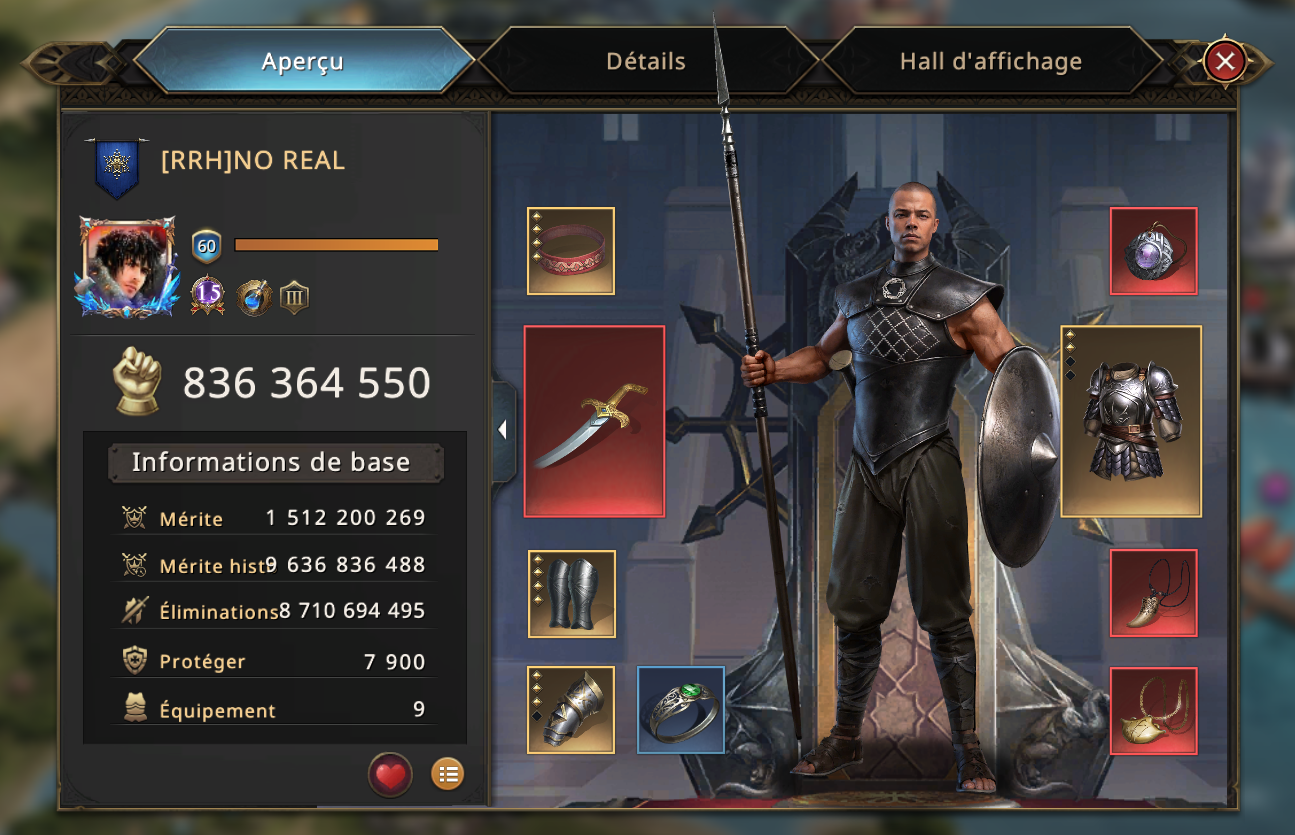Click the purple 15 VIP badge
The image size is (1295, 835).
pyautogui.click(x=208, y=294)
